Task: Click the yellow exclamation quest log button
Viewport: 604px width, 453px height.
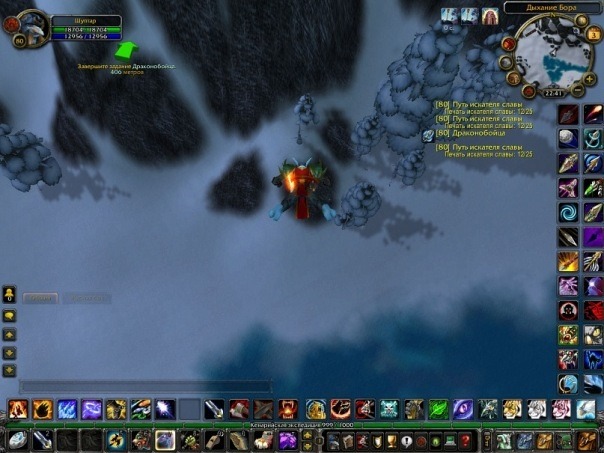Action: [406, 440]
